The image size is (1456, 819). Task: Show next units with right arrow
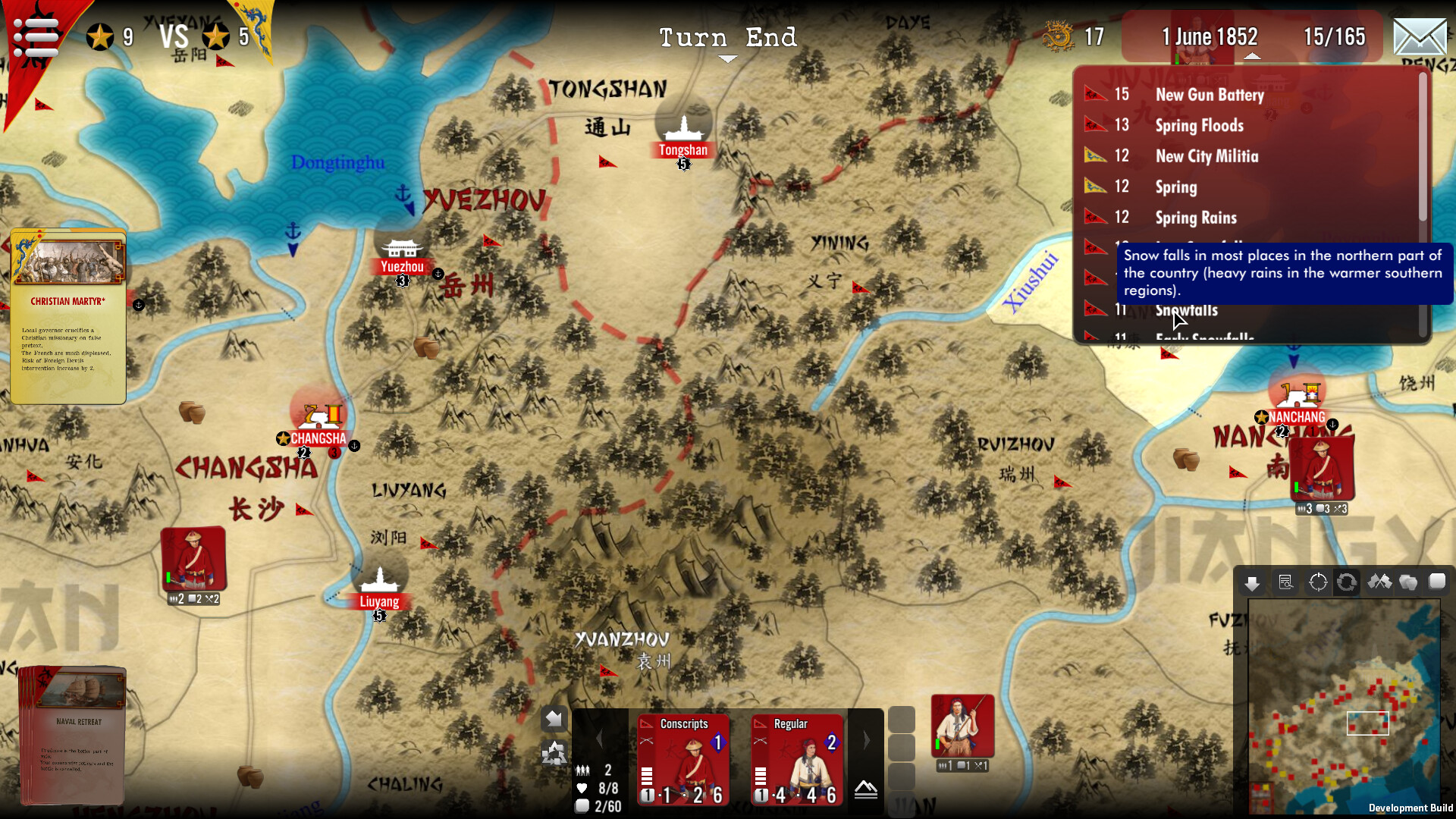coord(866,740)
